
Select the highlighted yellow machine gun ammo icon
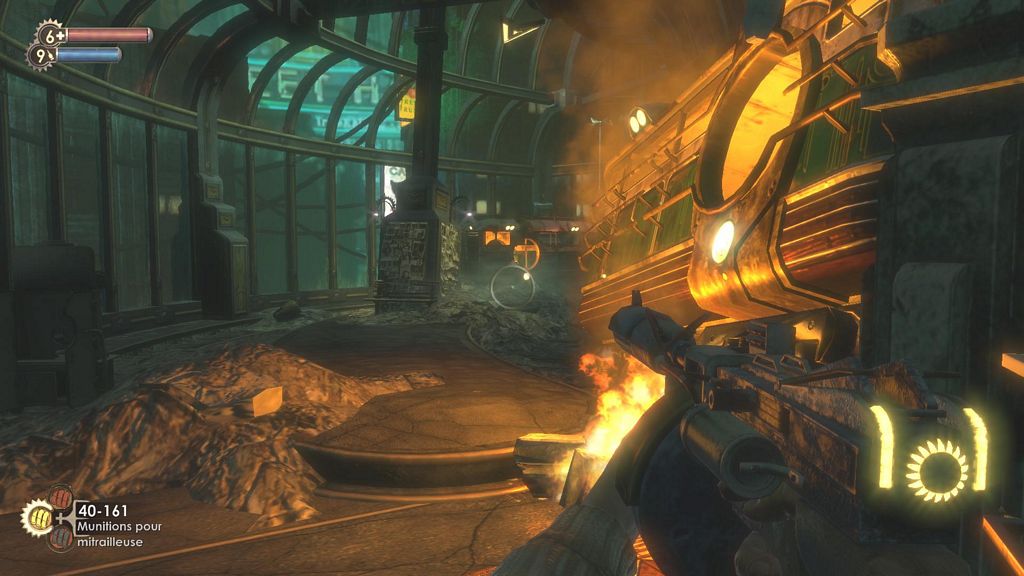(x=37, y=517)
